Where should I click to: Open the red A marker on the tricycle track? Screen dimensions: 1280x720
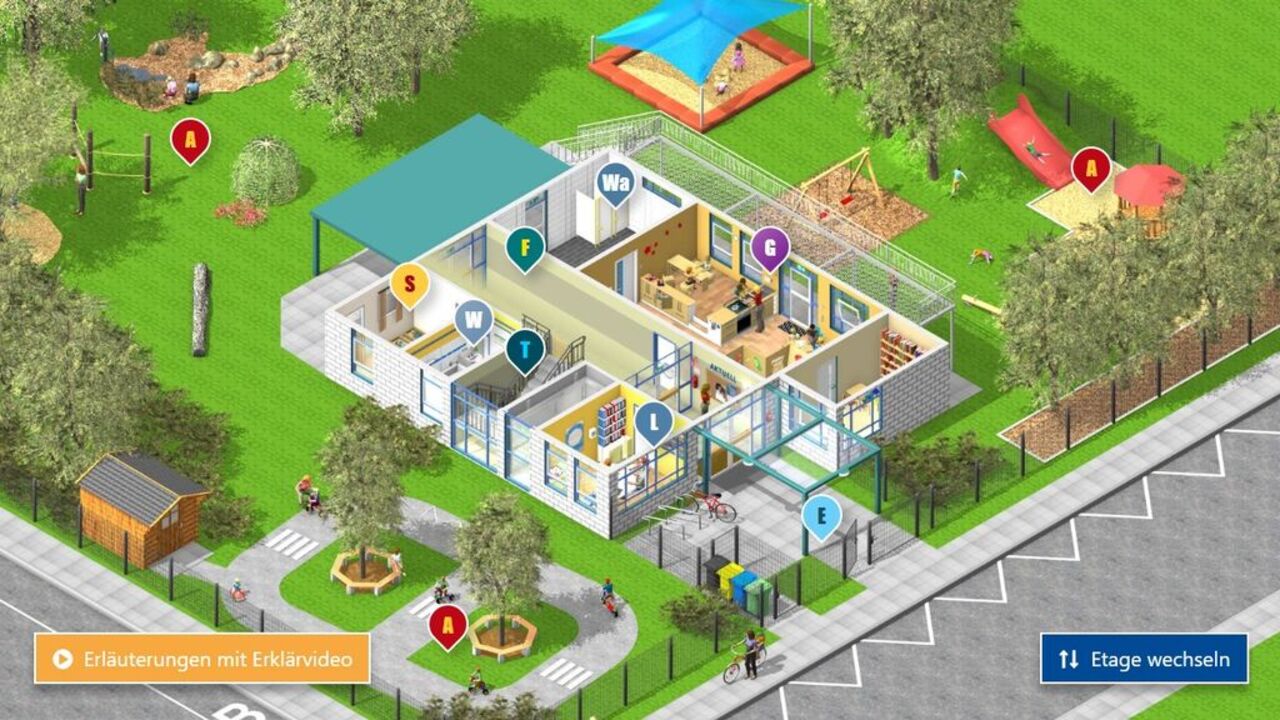pyautogui.click(x=448, y=625)
